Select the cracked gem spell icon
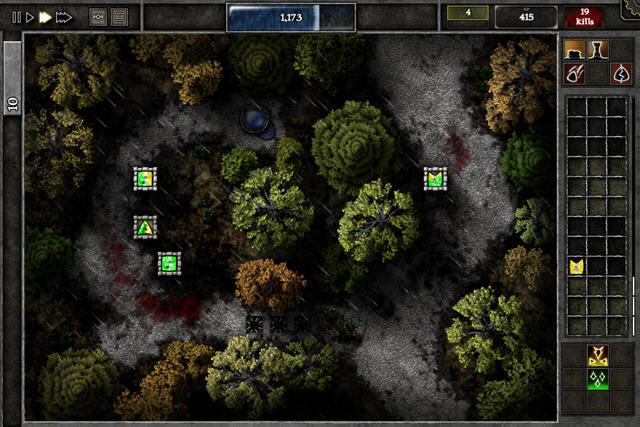 (620, 73)
